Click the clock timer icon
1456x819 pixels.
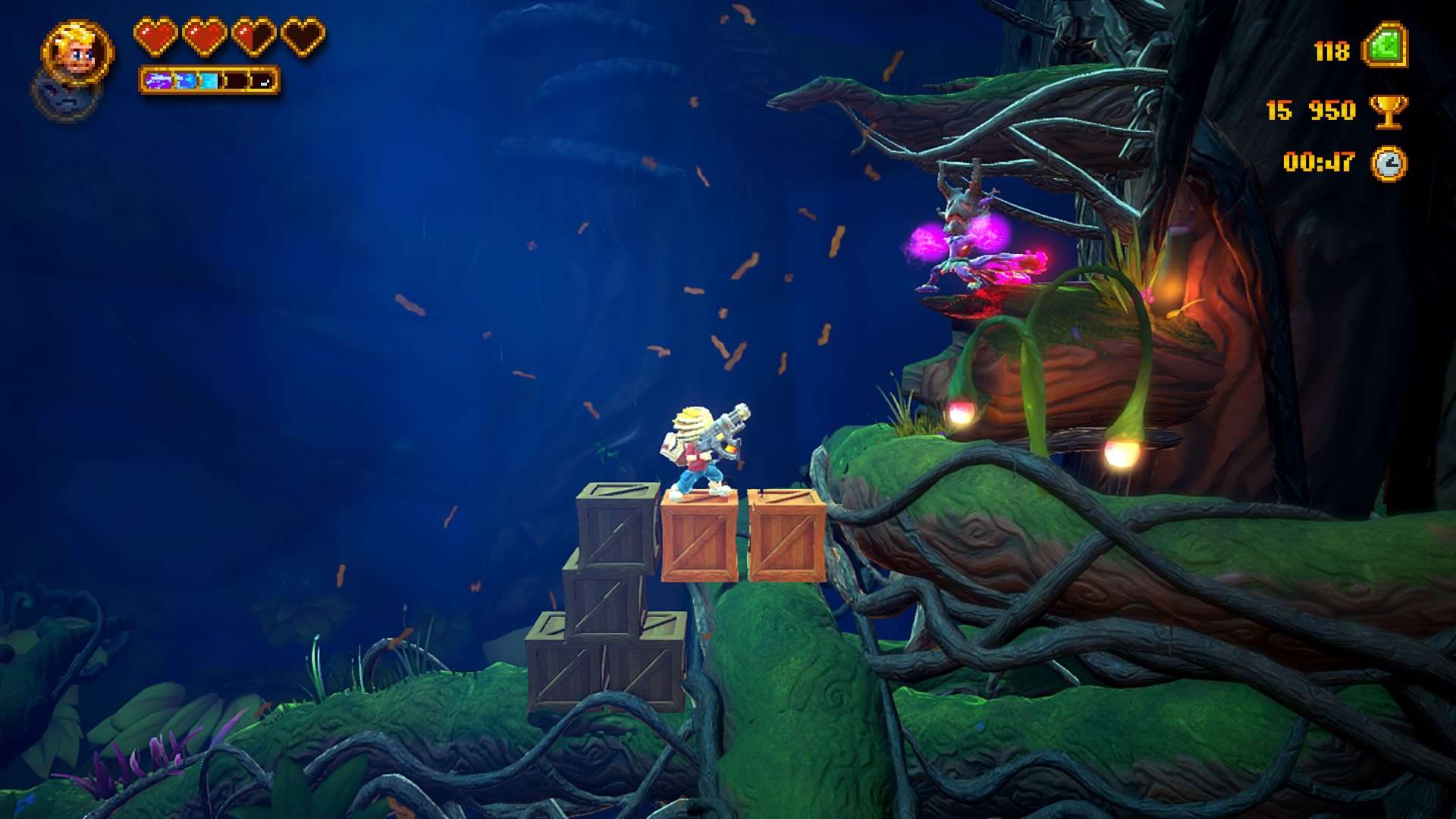[x=1389, y=163]
